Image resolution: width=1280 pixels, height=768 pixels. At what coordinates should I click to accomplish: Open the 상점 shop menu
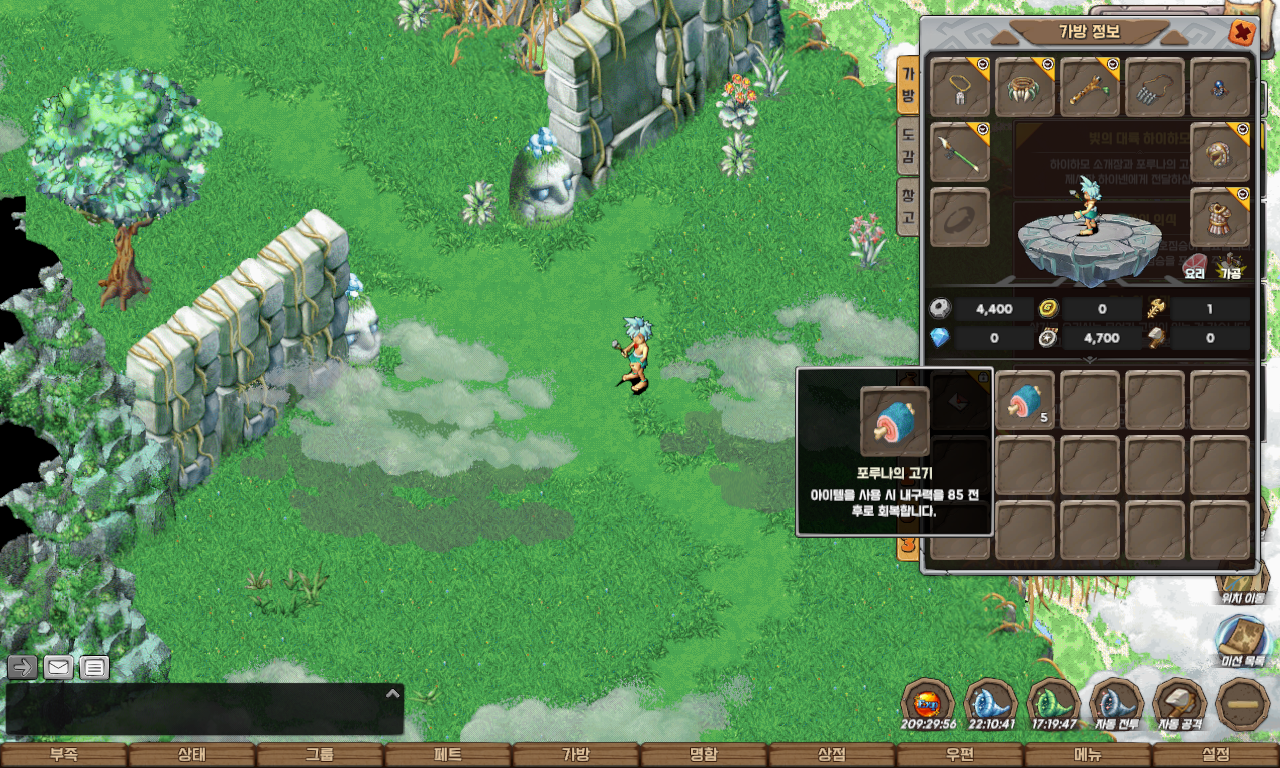pyautogui.click(x=832, y=755)
